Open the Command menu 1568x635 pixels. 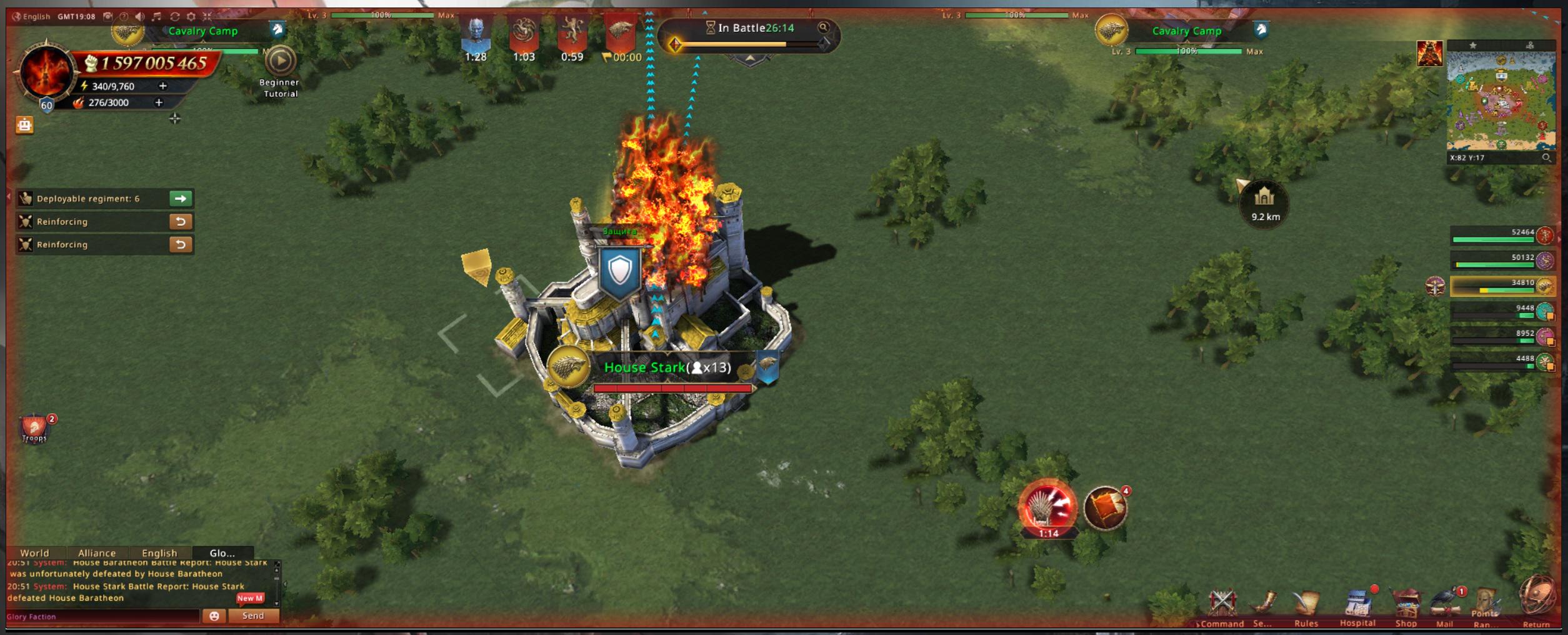pyautogui.click(x=1222, y=605)
